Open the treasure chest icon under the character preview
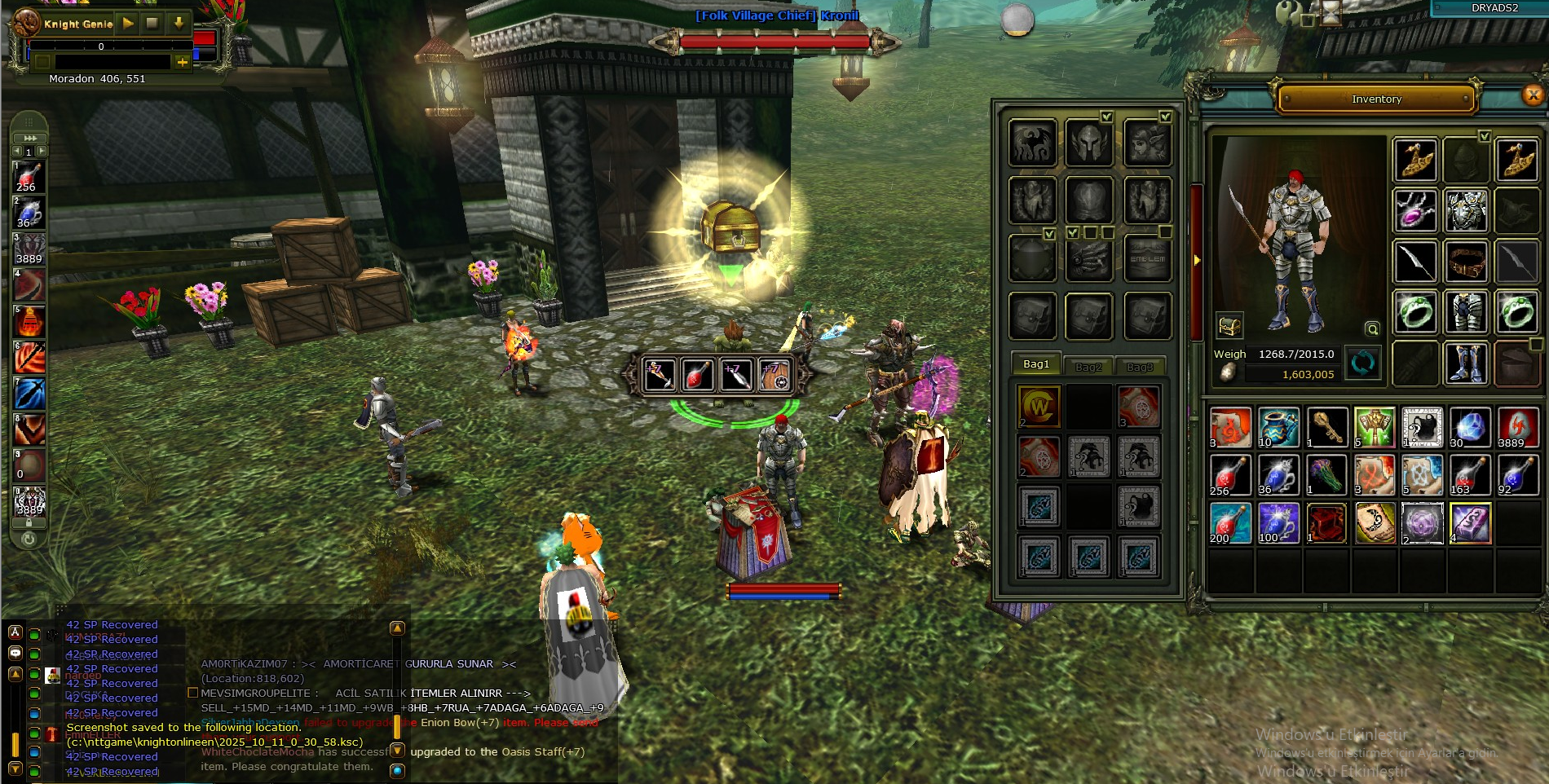This screenshot has height=784, width=1549. 1229,326
